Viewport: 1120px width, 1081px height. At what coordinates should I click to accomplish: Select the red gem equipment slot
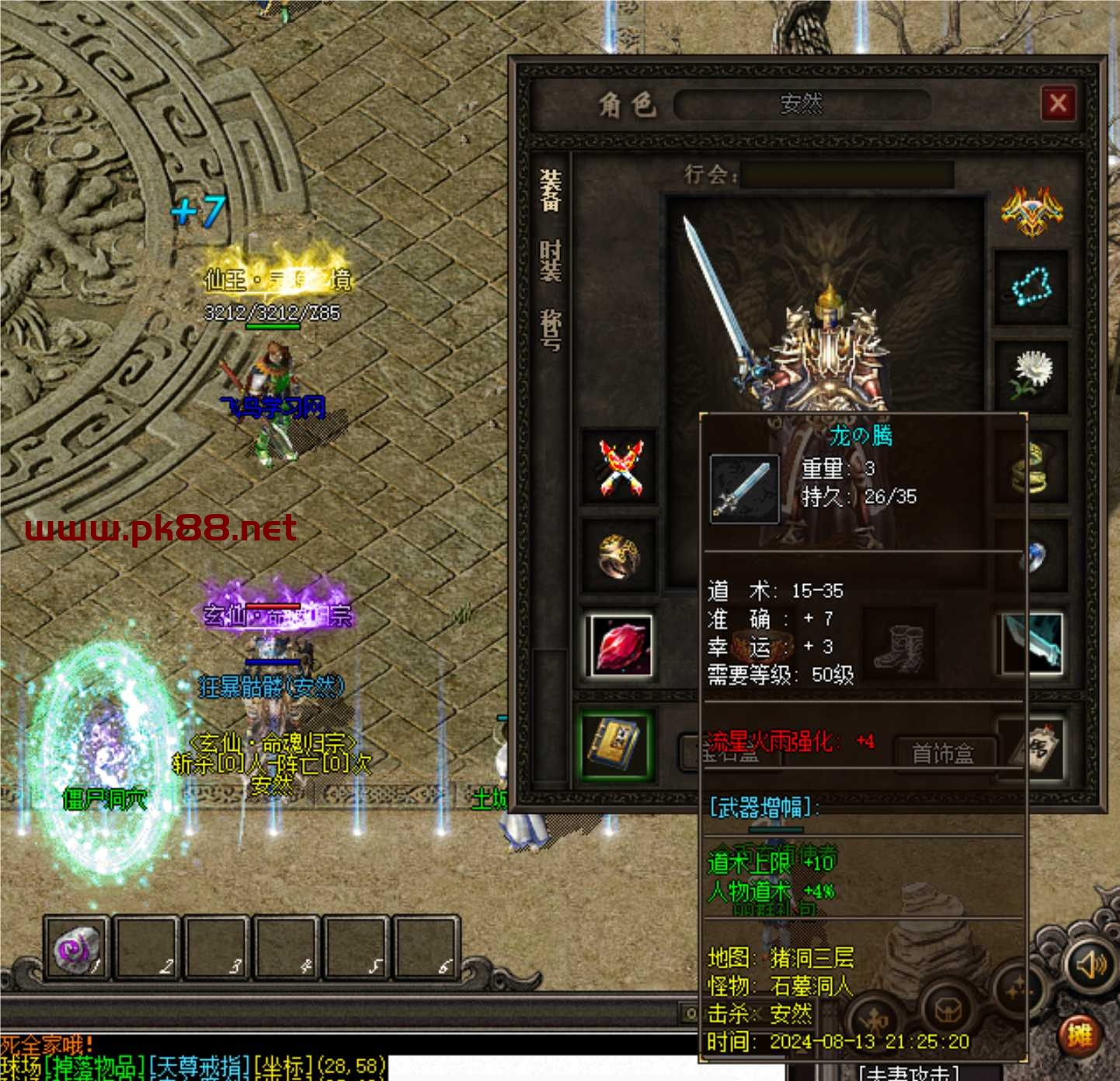pos(619,646)
